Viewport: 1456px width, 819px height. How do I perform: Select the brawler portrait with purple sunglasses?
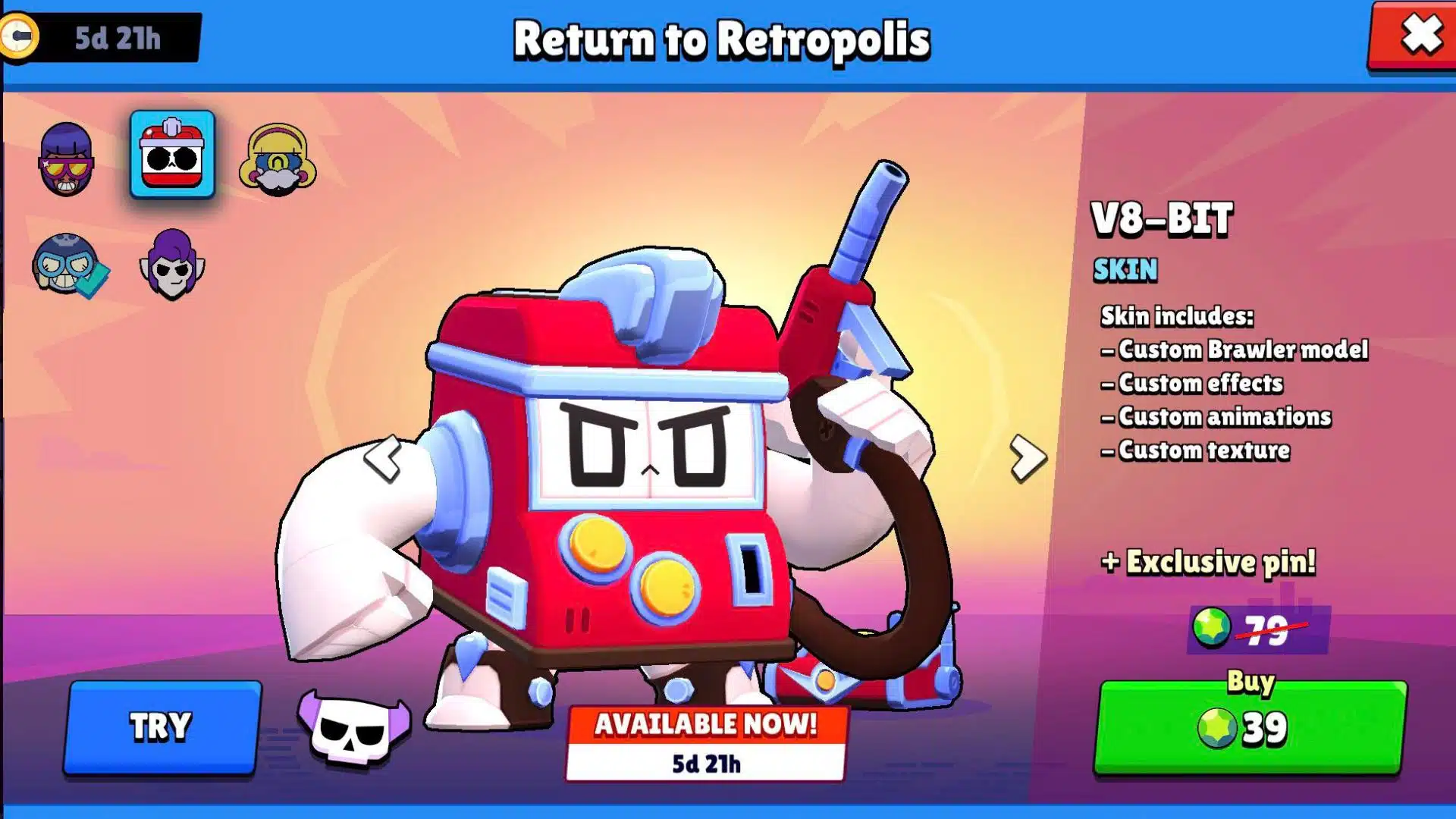pyautogui.click(x=68, y=159)
